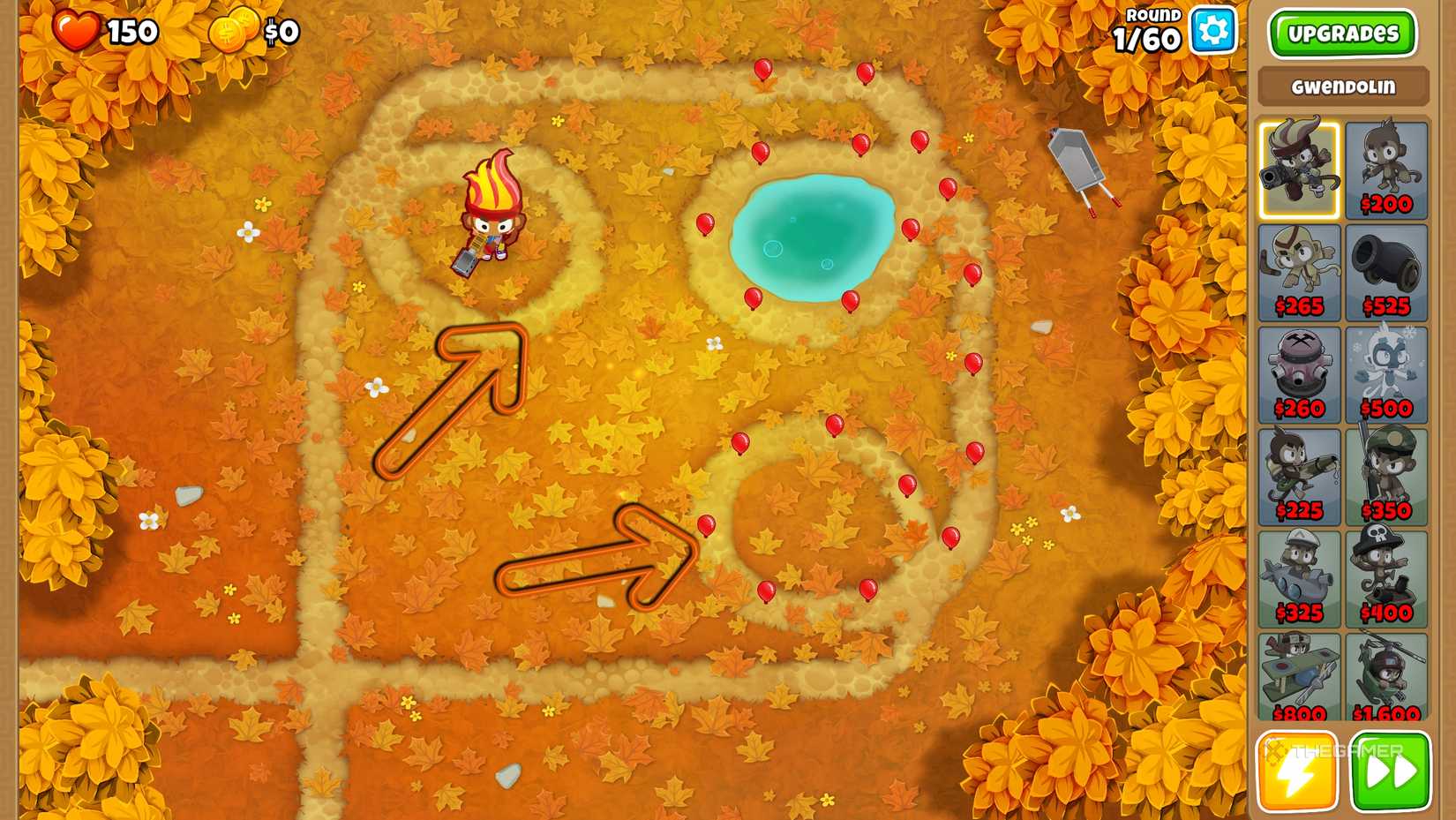Toggle fast-forward with the green double-arrow button
The height and width of the screenshot is (820, 1456).
(1389, 771)
